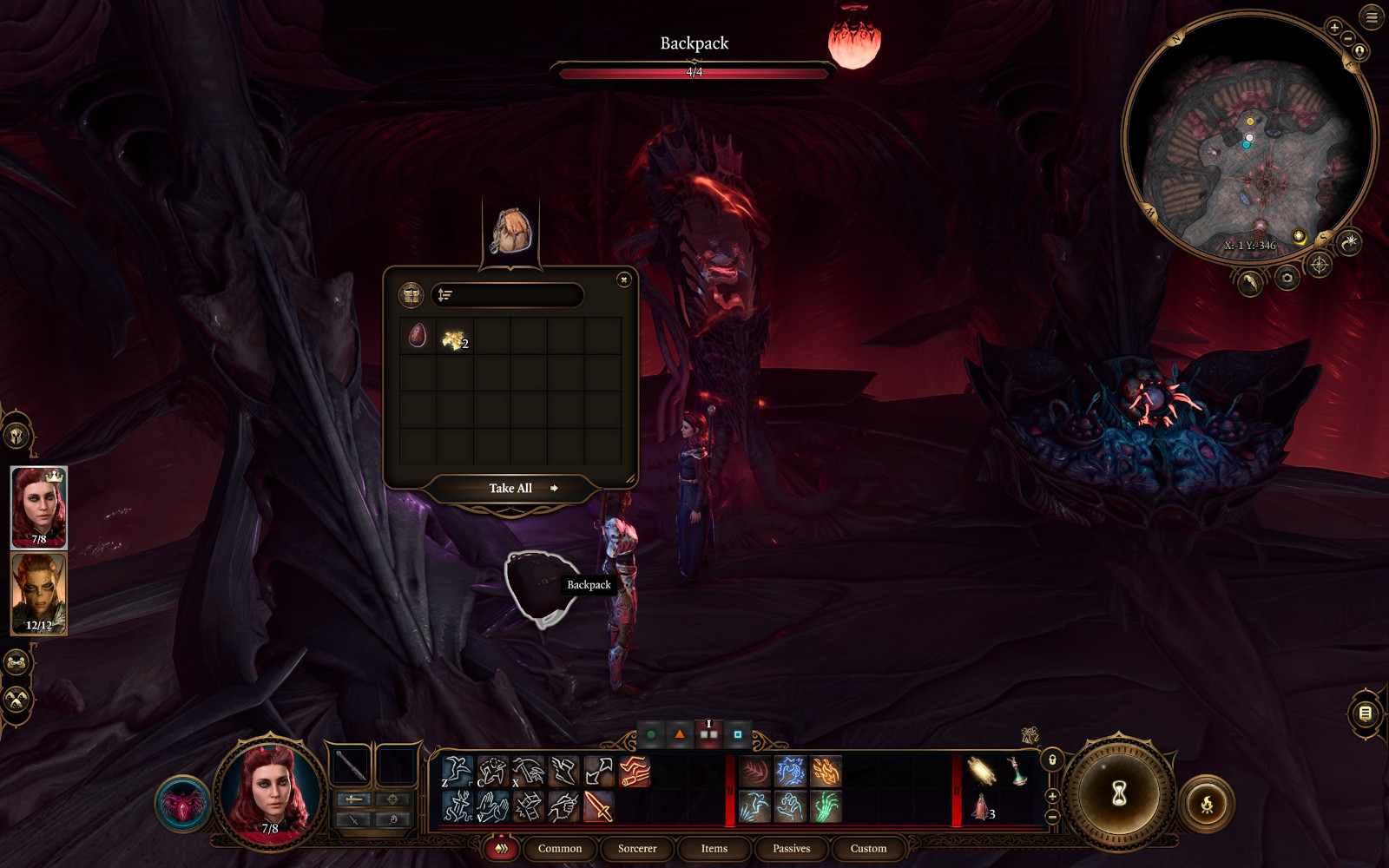Select the orc companion portrait

point(38,594)
